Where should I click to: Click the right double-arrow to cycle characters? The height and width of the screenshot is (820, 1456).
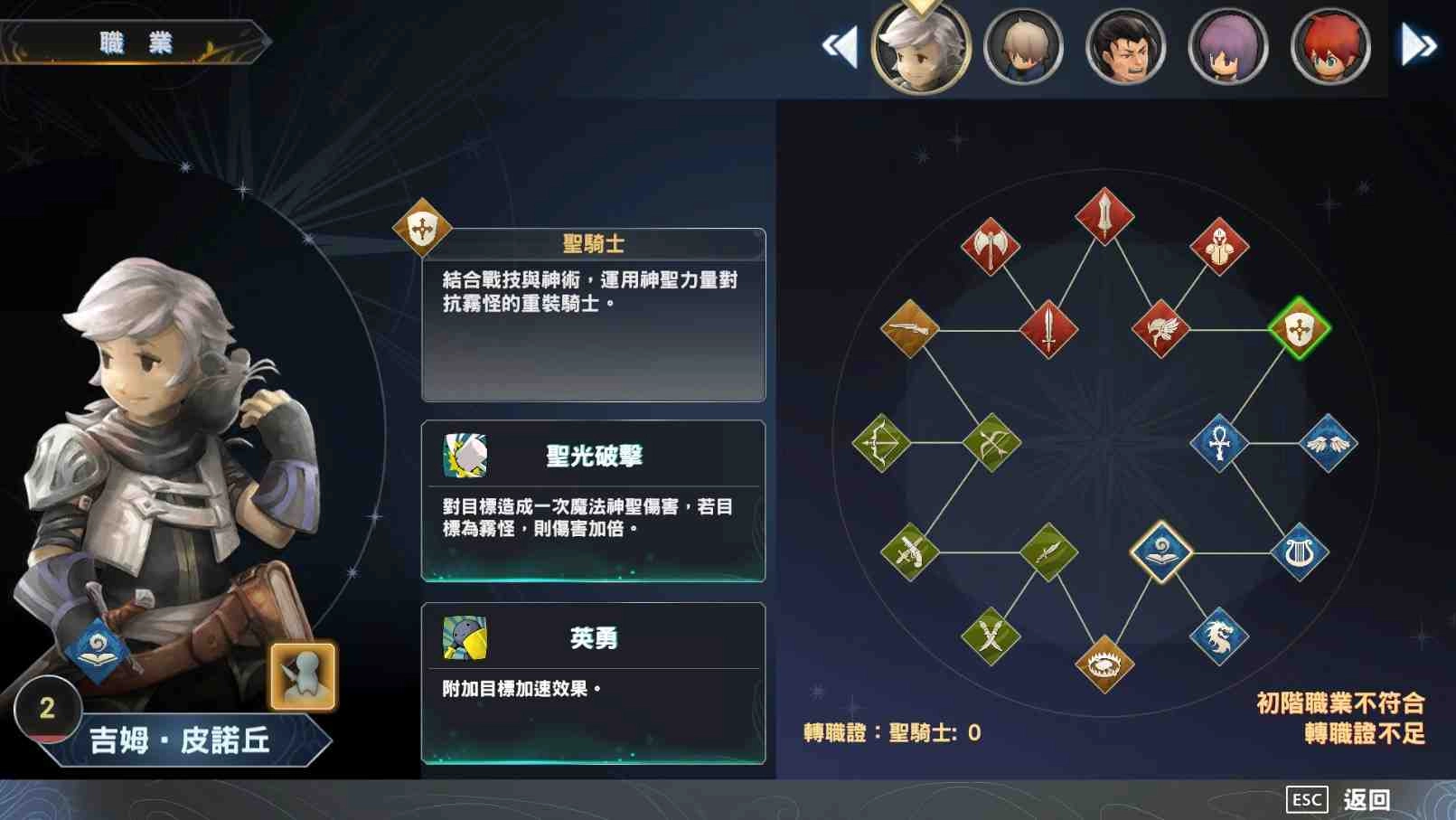coord(1419,42)
